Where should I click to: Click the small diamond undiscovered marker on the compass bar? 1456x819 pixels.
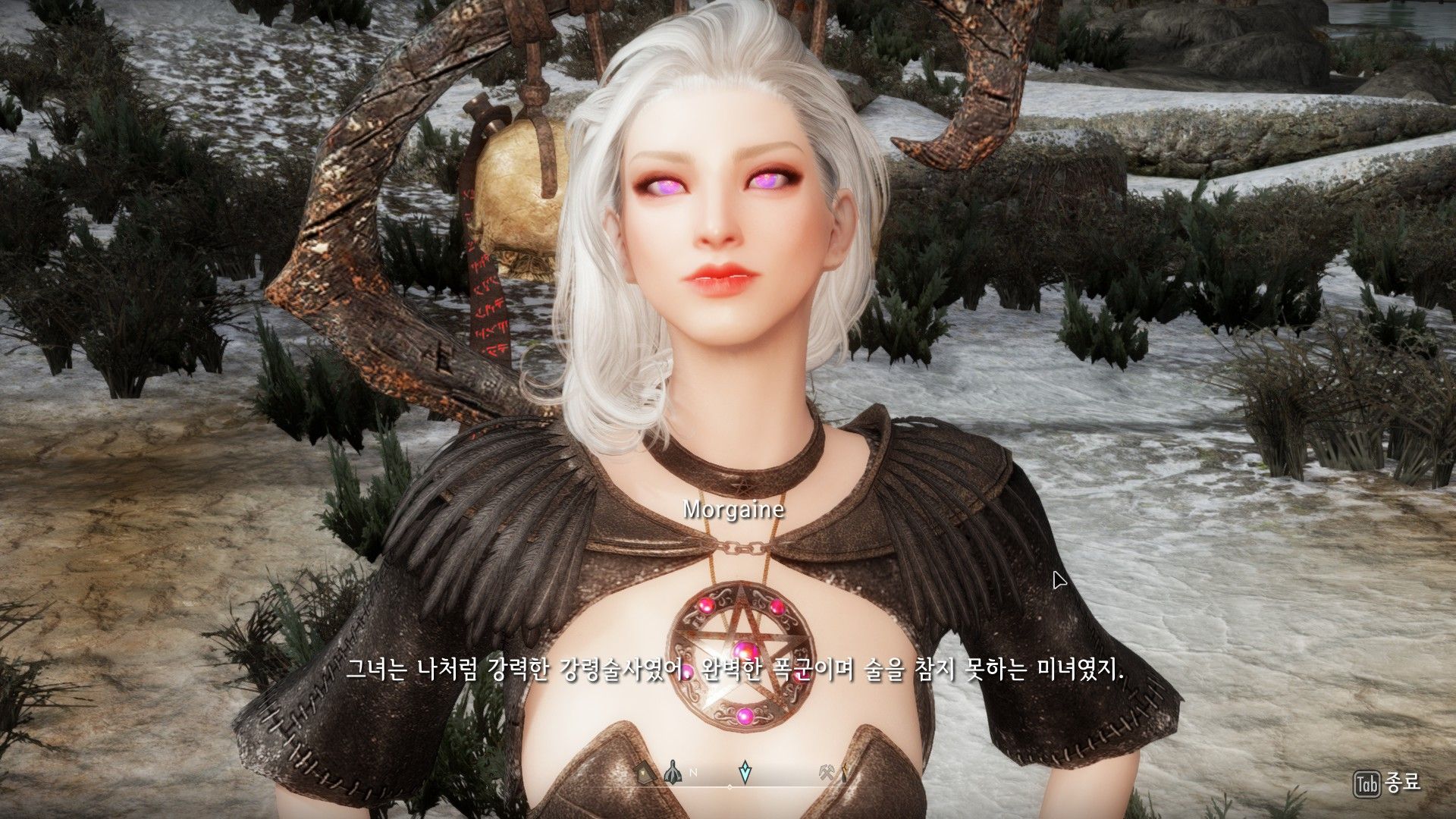730,787
